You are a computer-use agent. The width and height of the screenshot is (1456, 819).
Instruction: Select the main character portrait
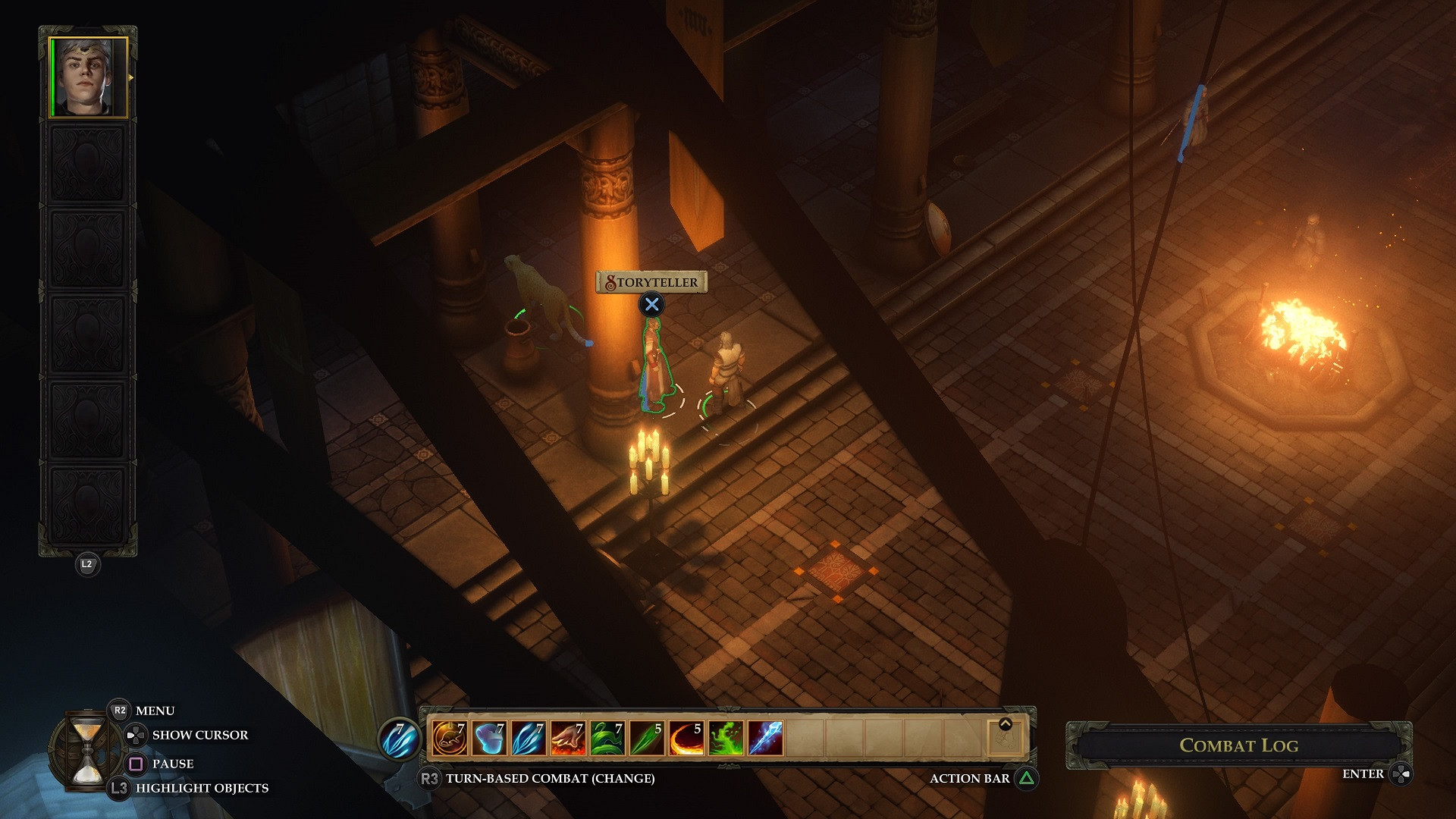click(x=88, y=77)
